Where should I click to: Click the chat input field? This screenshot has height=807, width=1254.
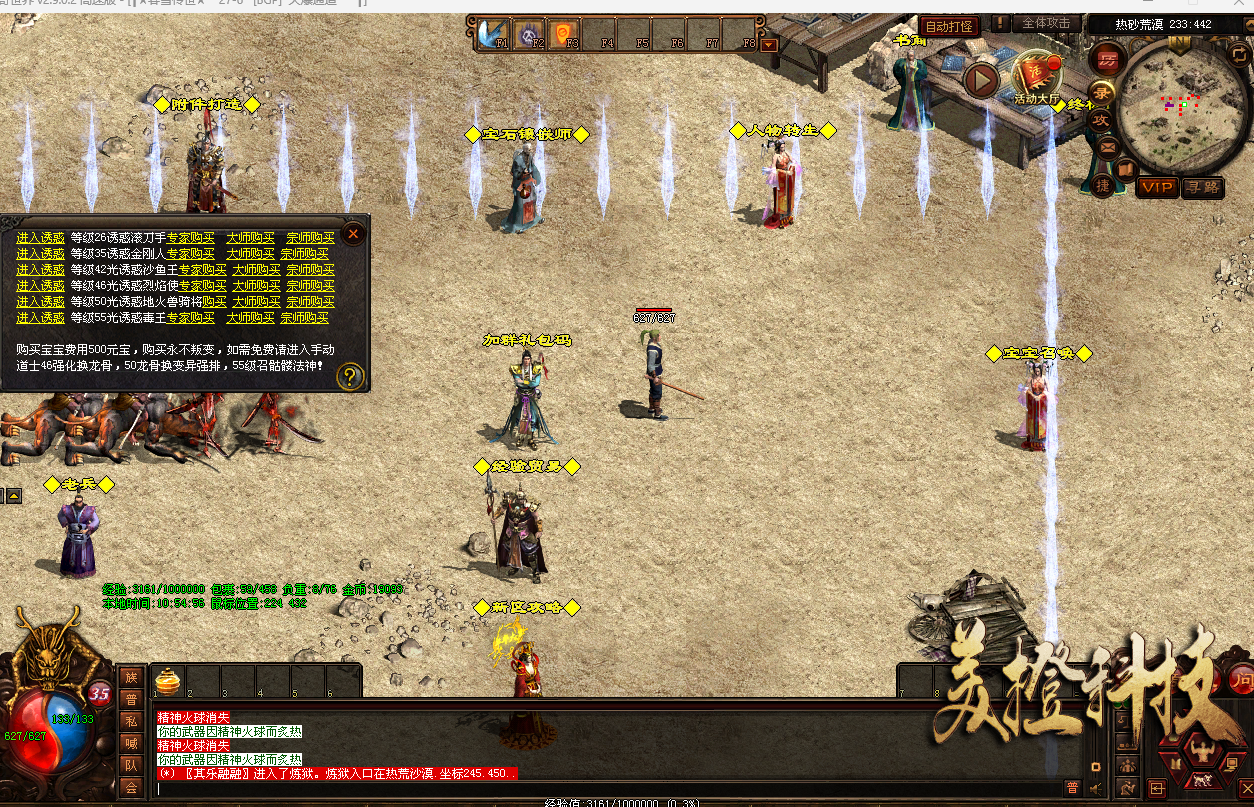click(600, 789)
